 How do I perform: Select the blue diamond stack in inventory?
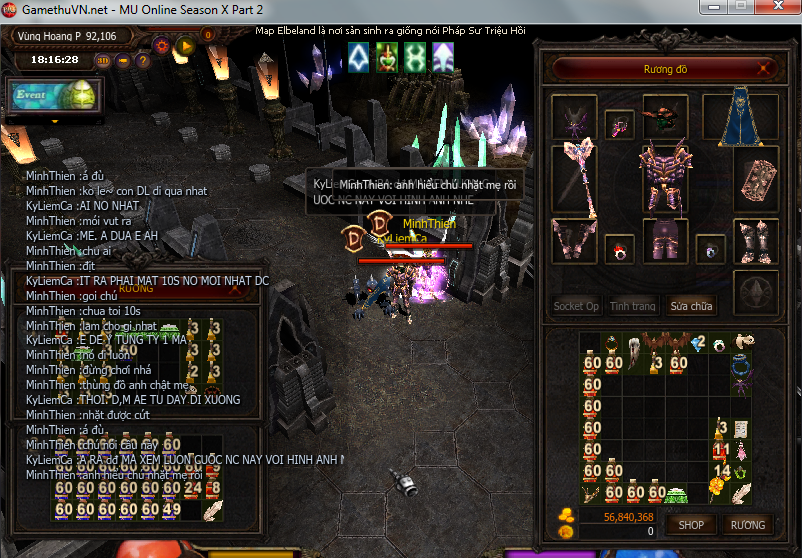[697, 344]
